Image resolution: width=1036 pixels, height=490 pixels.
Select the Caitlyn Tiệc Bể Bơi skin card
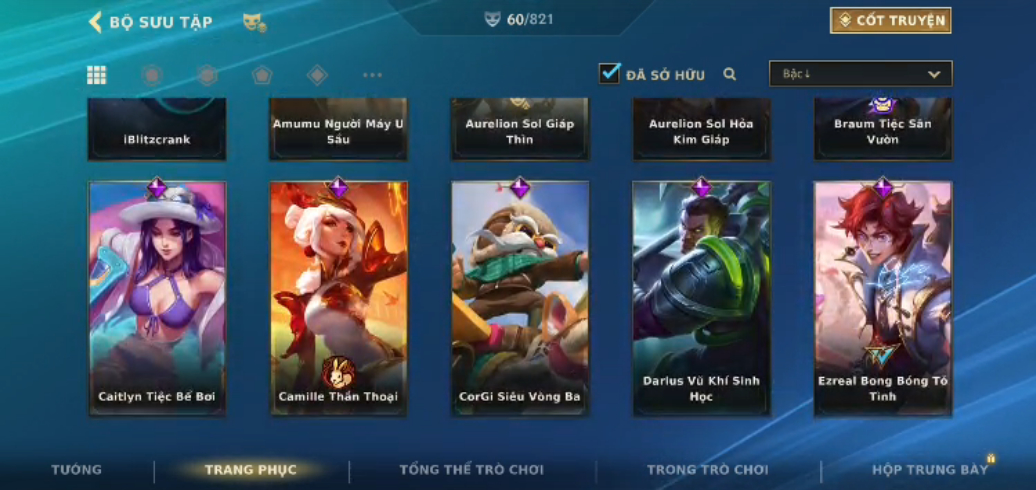(157, 298)
